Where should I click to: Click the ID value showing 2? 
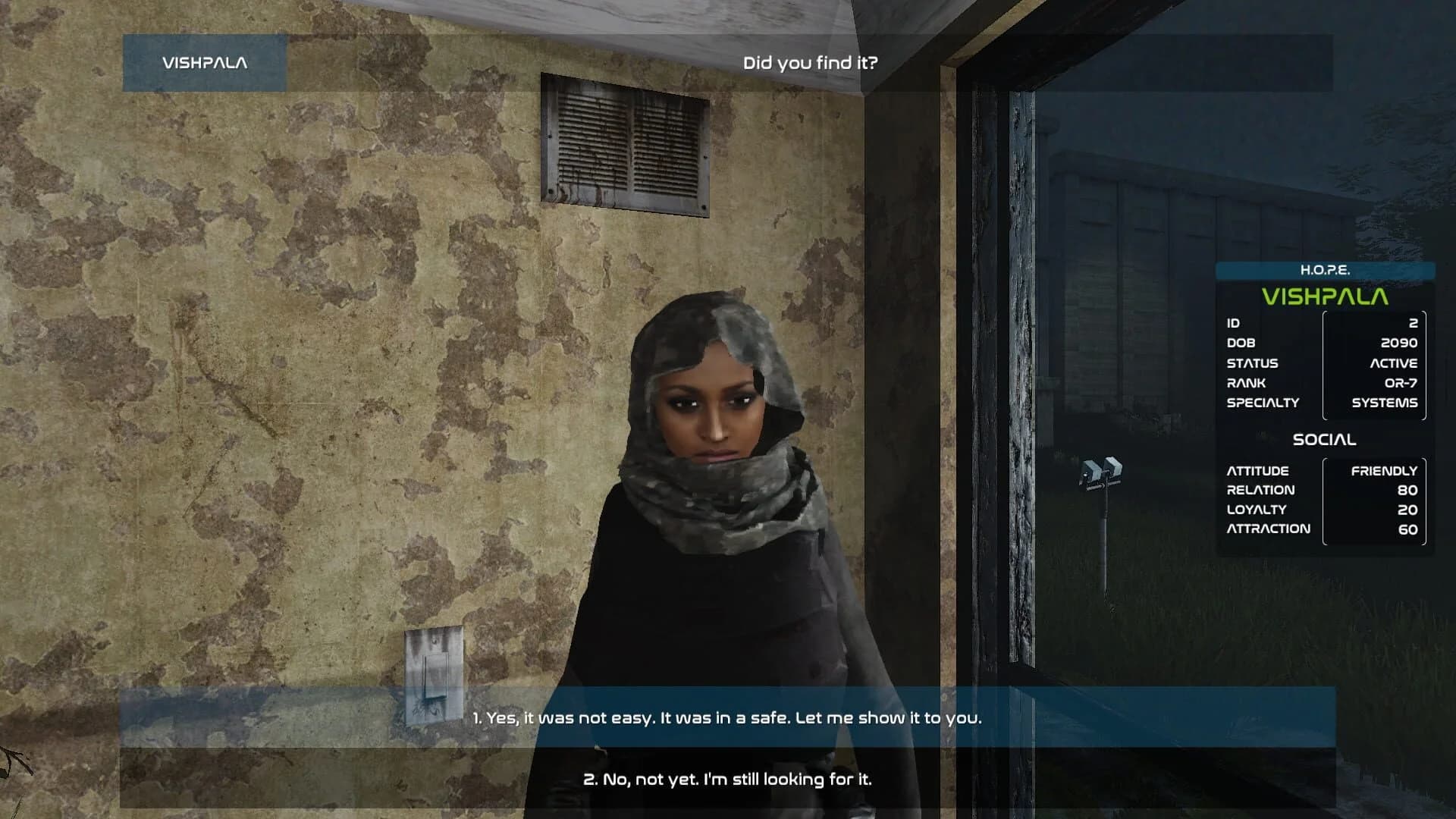point(1415,322)
